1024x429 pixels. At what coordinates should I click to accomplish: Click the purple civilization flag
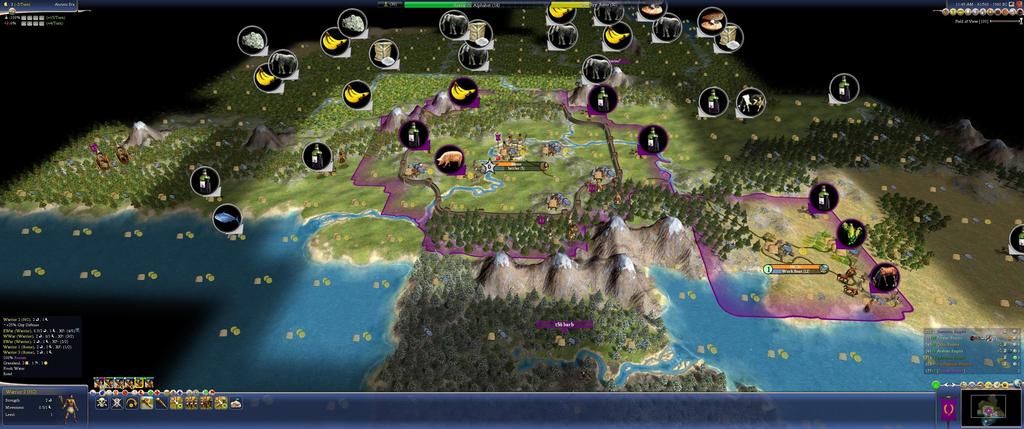click(x=946, y=408)
